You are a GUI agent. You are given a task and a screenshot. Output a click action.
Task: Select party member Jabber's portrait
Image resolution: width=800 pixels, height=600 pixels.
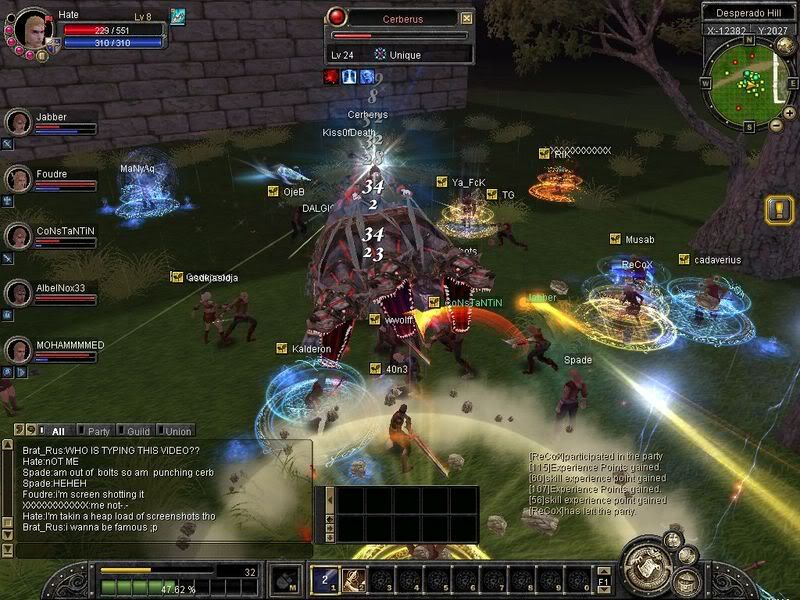18,122
